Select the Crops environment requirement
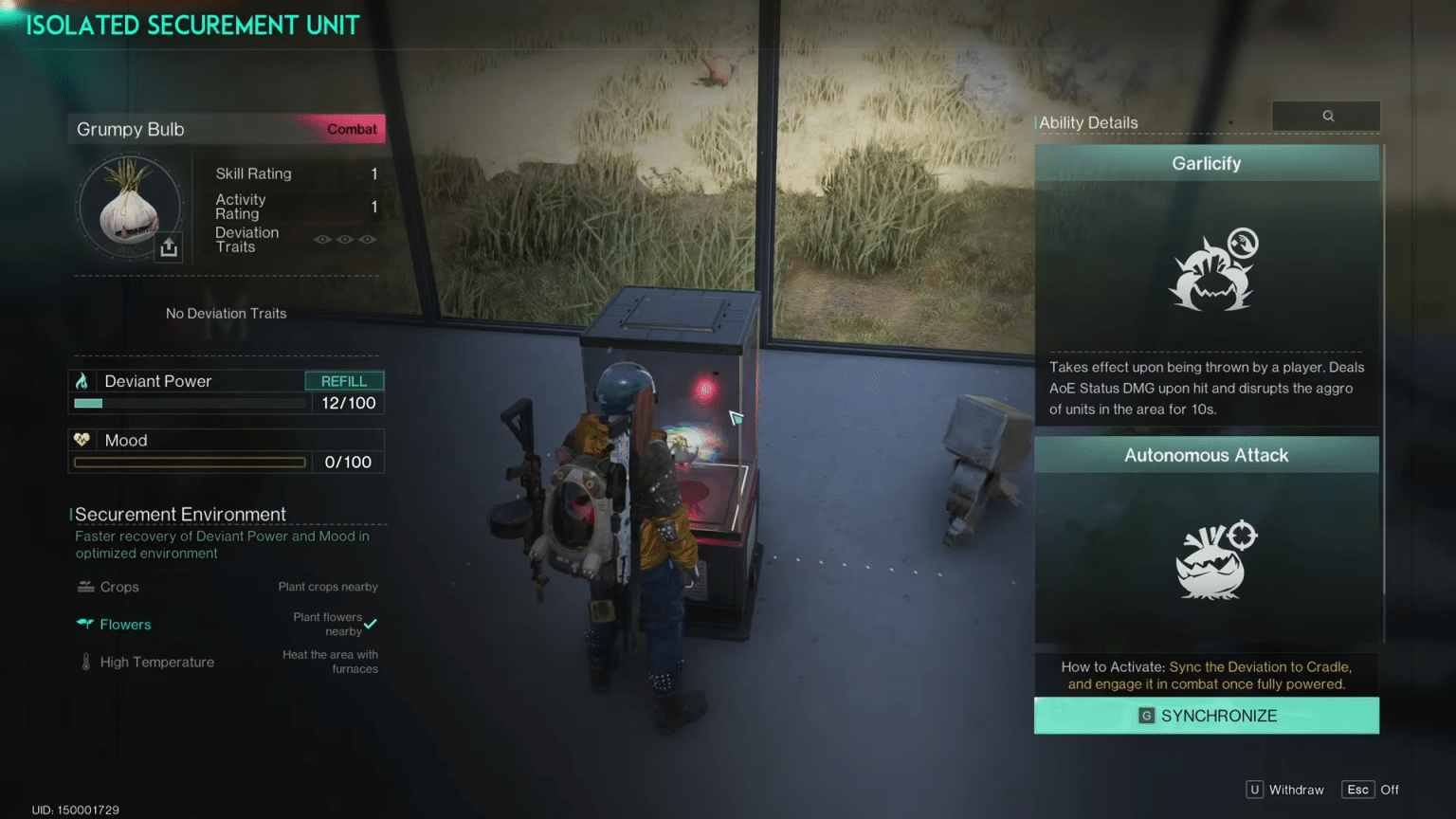Viewport: 1456px width, 819px height. [x=226, y=587]
